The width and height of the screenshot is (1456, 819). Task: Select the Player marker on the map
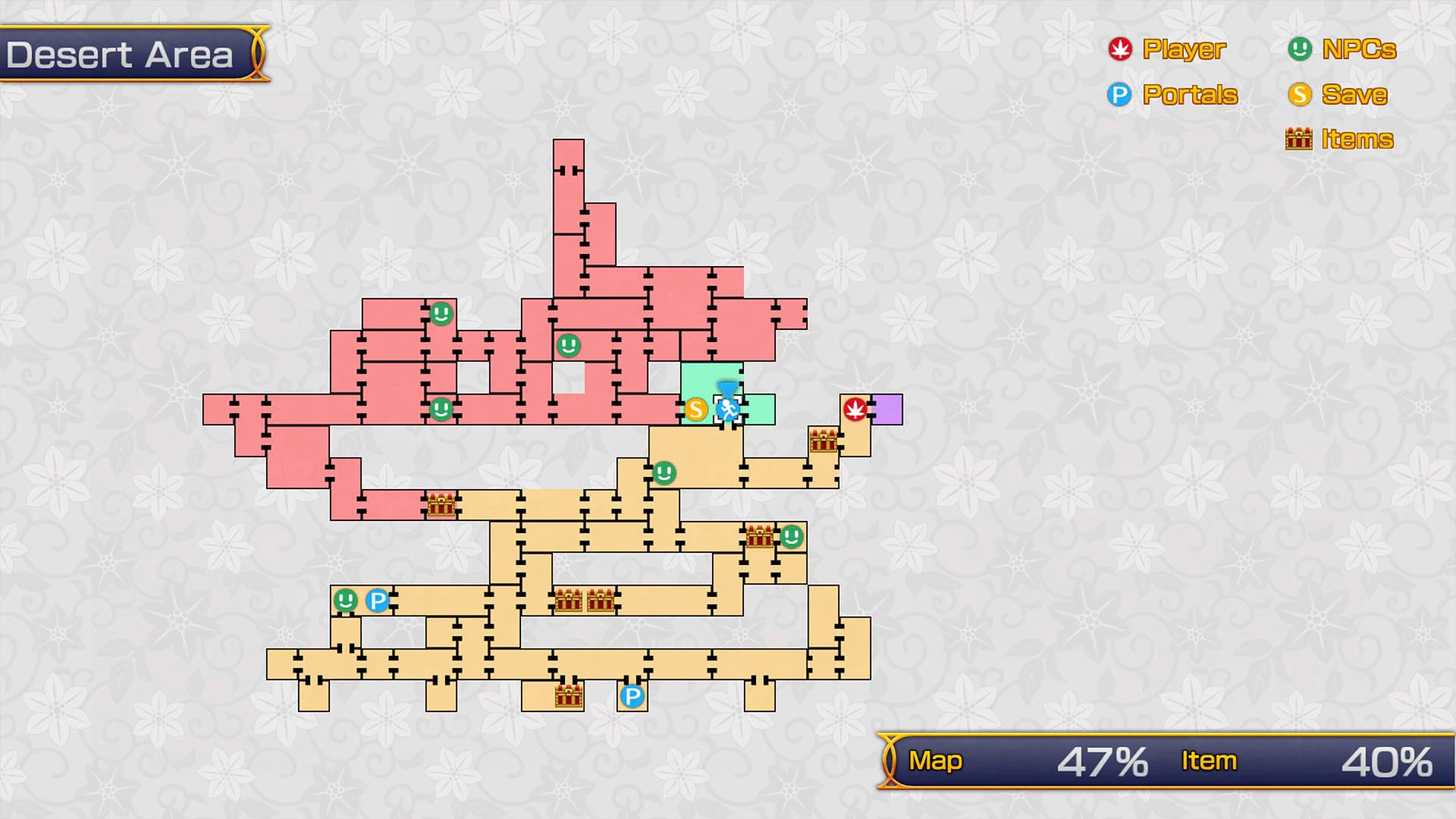[x=855, y=409]
